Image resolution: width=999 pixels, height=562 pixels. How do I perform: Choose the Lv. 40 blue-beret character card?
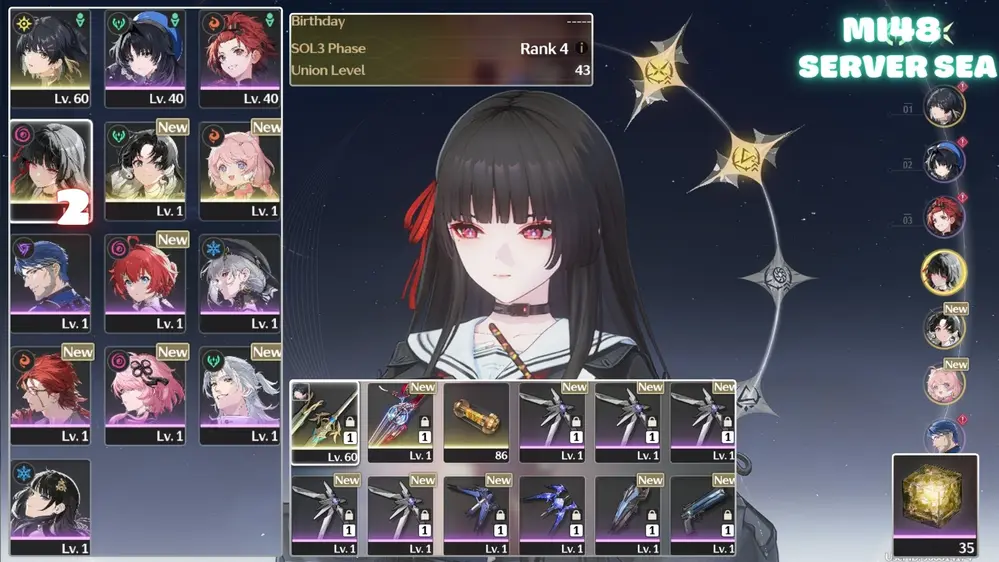pyautogui.click(x=145, y=58)
